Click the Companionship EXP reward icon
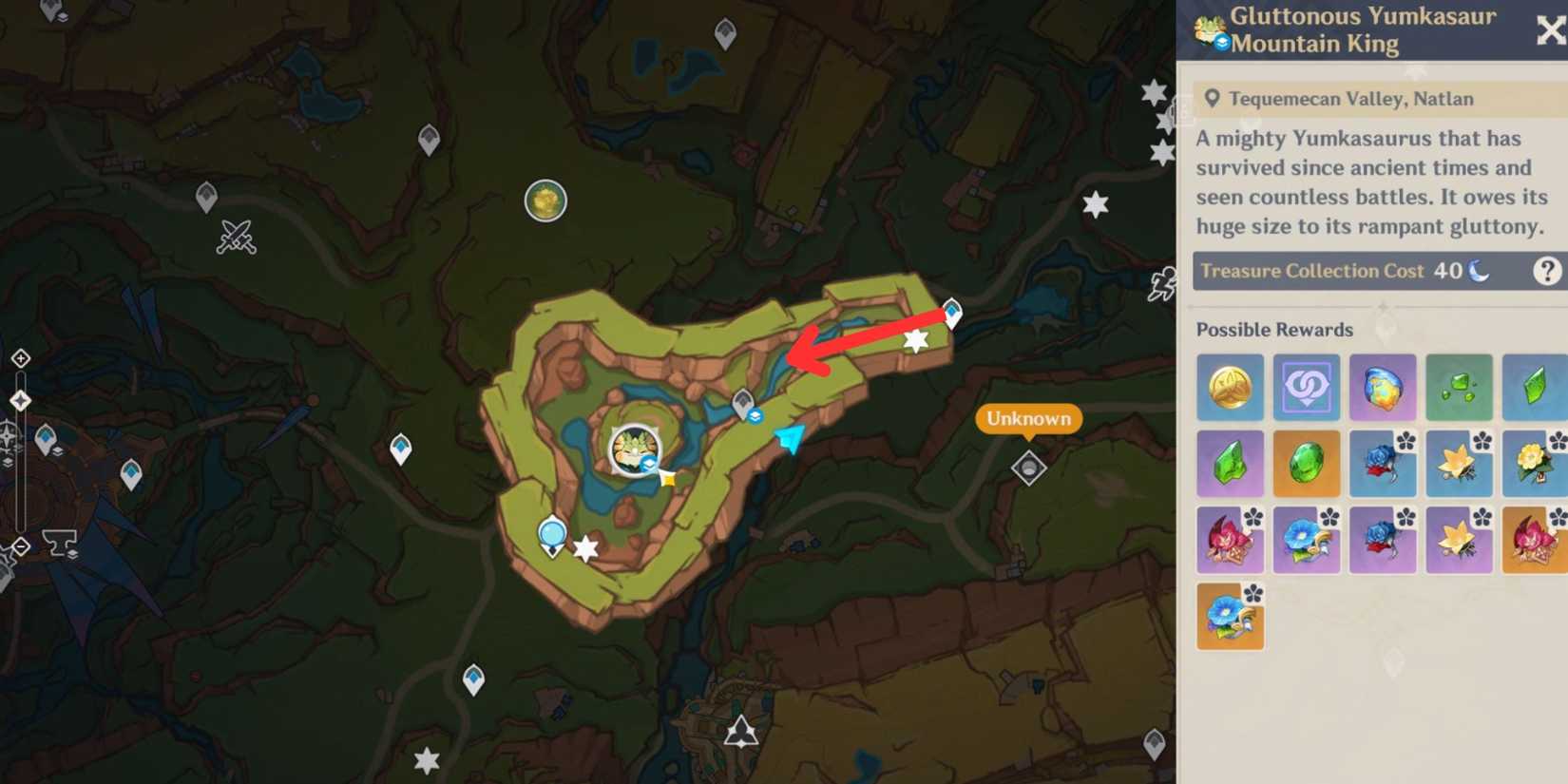Image resolution: width=1568 pixels, height=784 pixels. tap(1306, 387)
